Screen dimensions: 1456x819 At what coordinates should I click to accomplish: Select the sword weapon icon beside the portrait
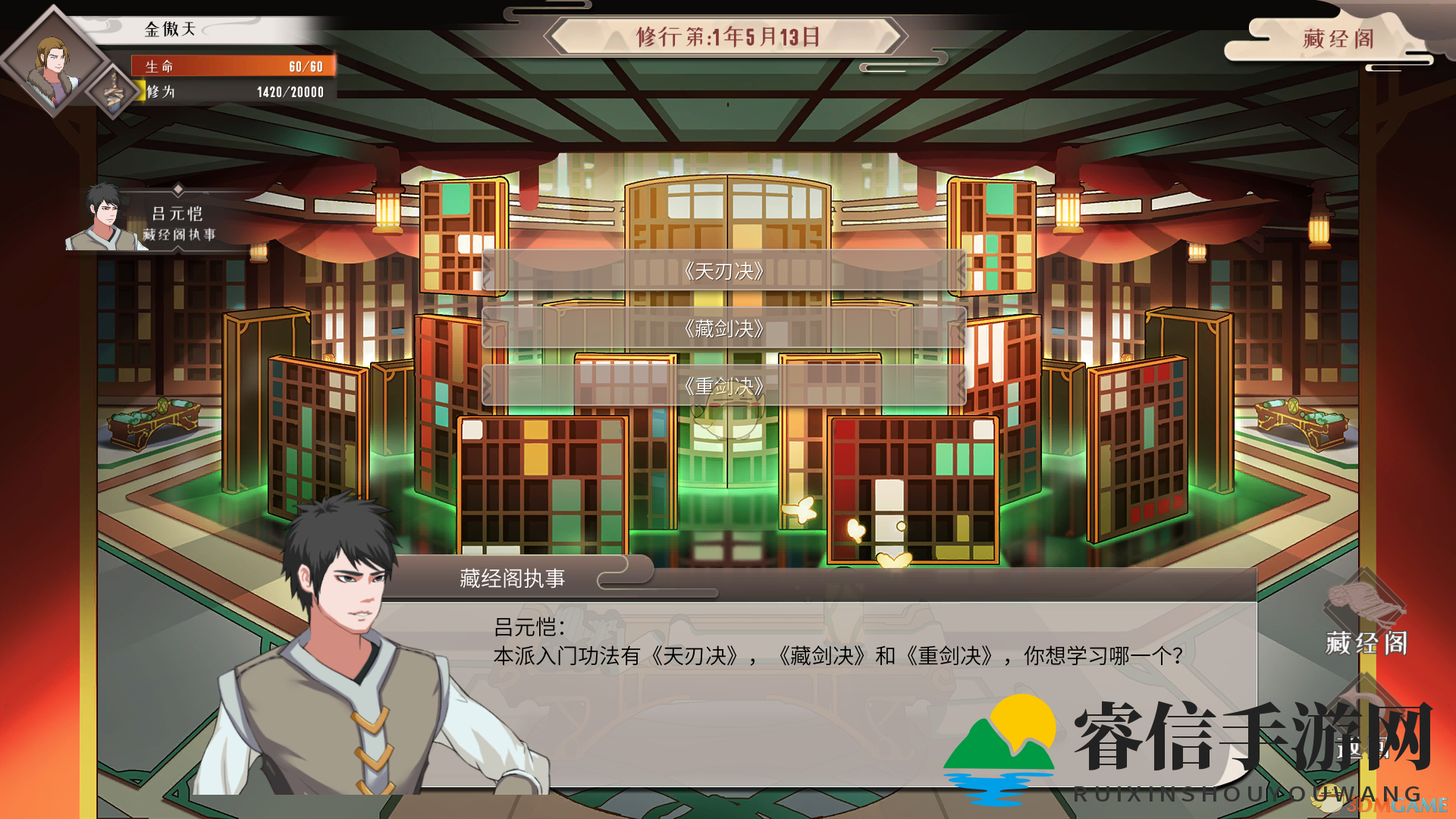click(x=112, y=93)
